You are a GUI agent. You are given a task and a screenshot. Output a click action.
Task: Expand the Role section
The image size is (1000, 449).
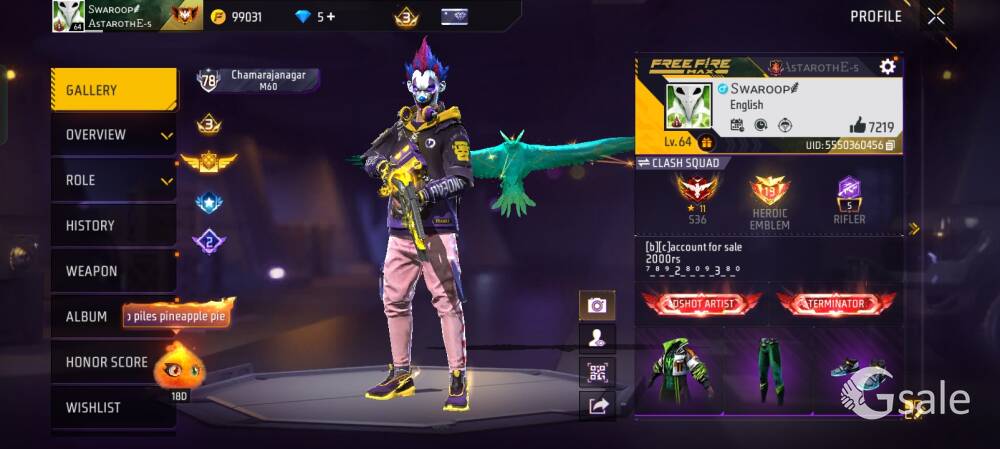[x=113, y=180]
